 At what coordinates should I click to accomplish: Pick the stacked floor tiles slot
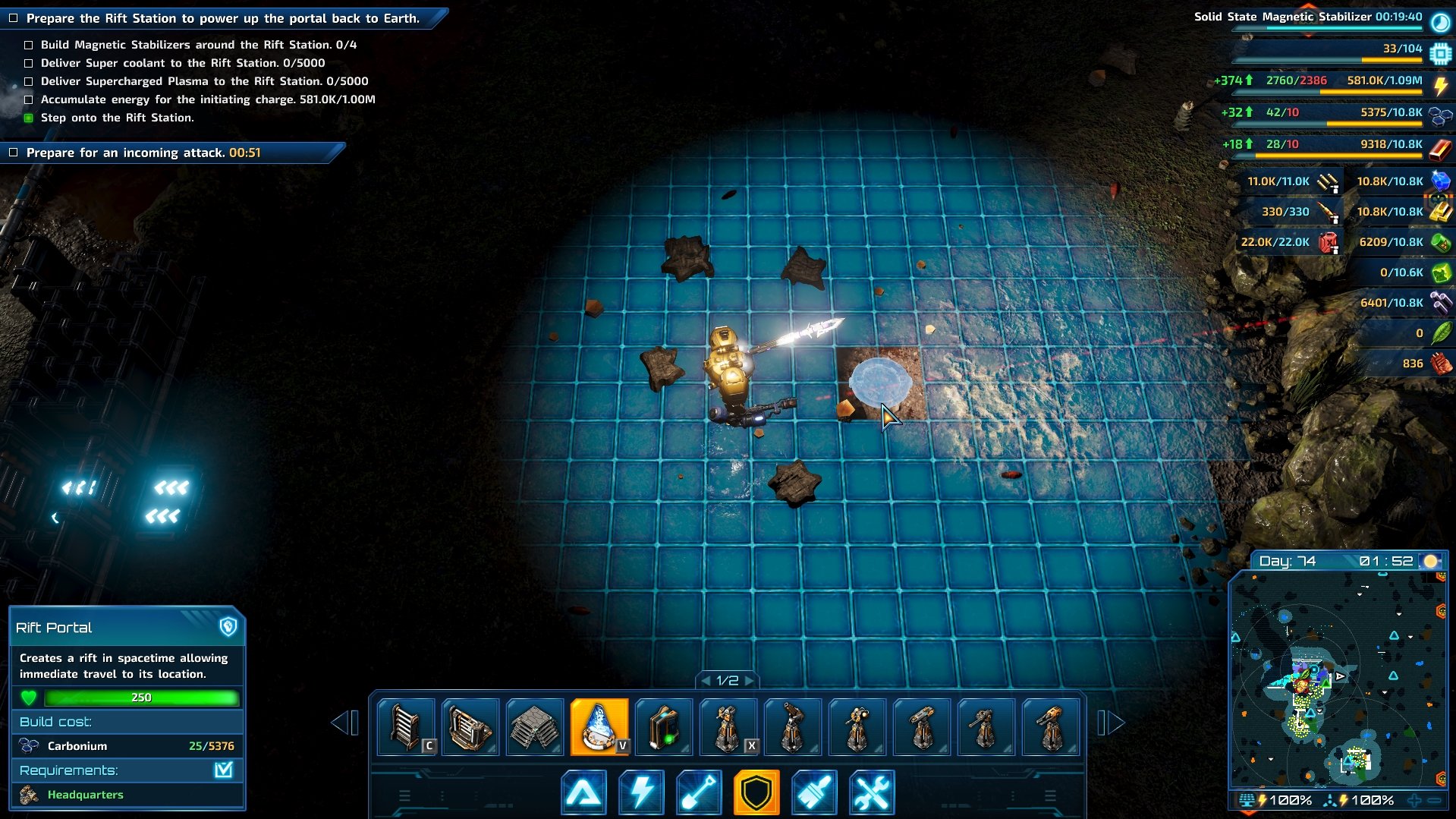[534, 726]
